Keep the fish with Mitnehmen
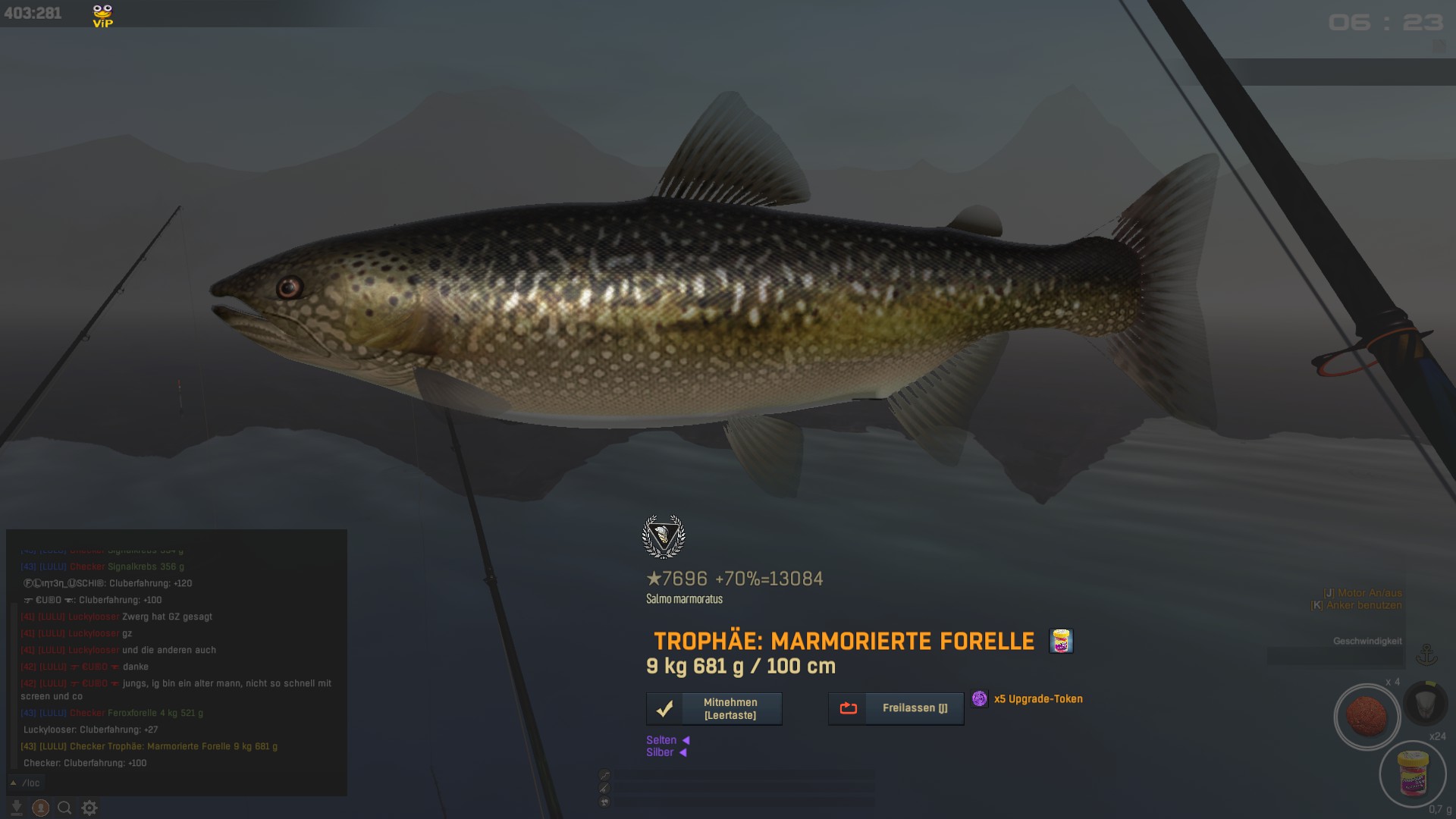 pos(714,709)
